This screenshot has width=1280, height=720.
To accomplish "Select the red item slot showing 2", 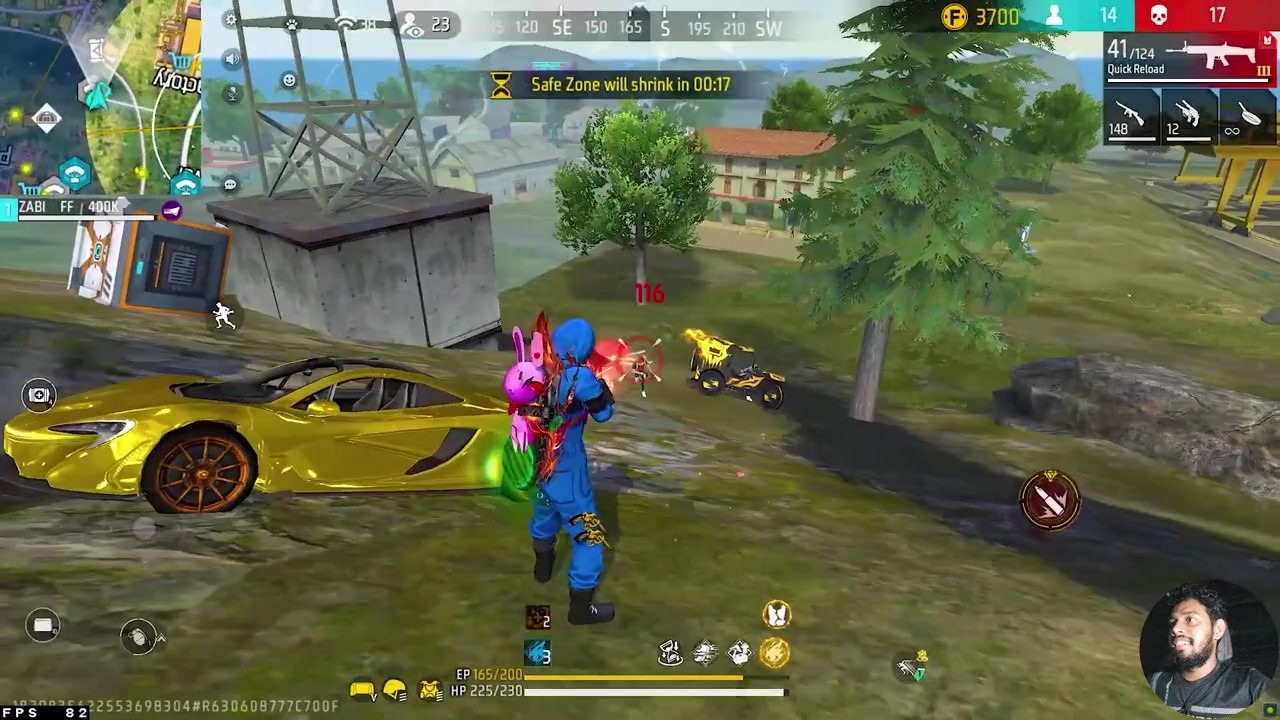I will pos(538,617).
